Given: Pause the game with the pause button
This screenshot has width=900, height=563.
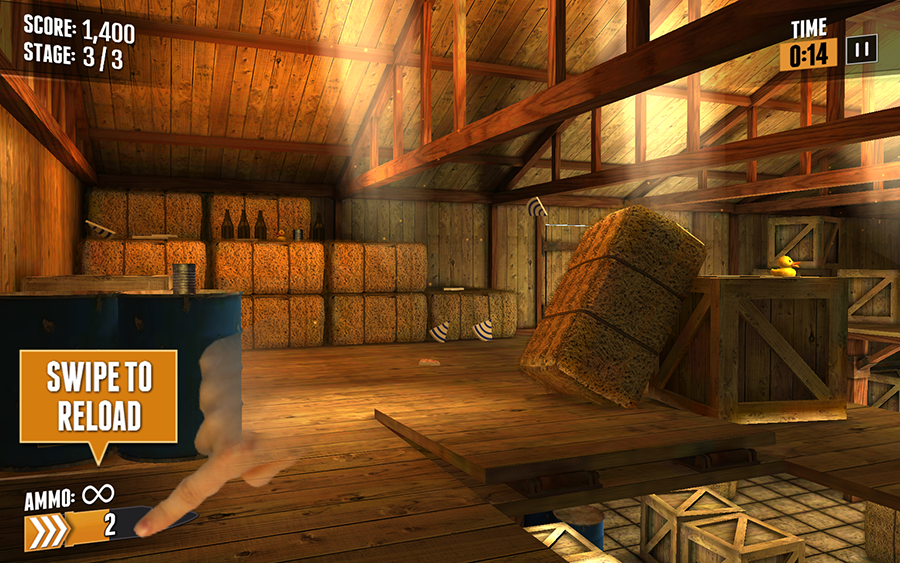Looking at the screenshot, I should pyautogui.click(x=861, y=50).
